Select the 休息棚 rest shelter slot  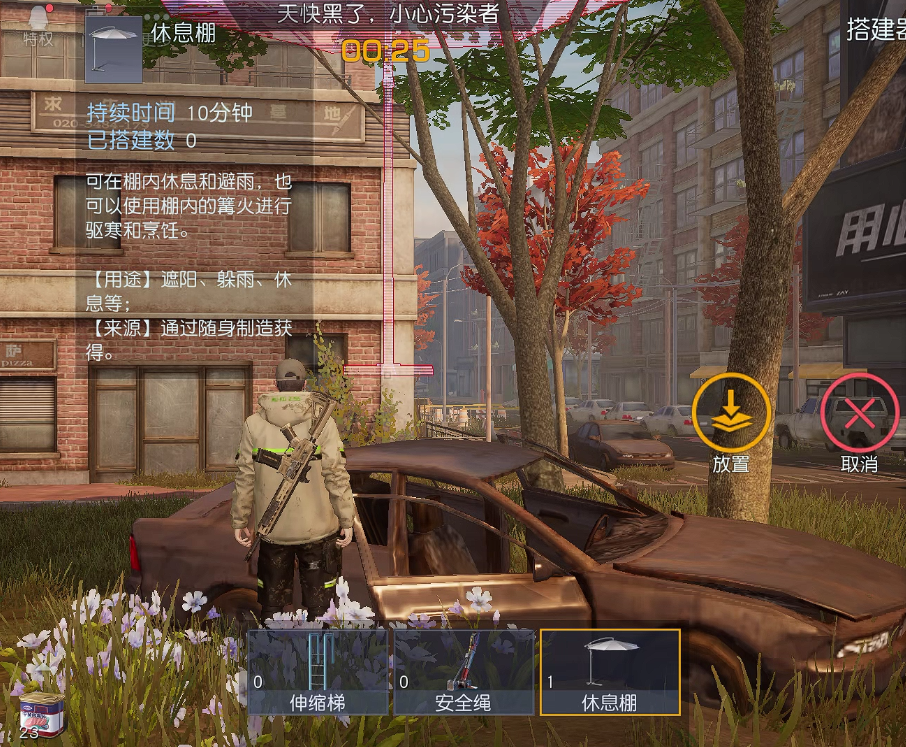click(x=610, y=672)
